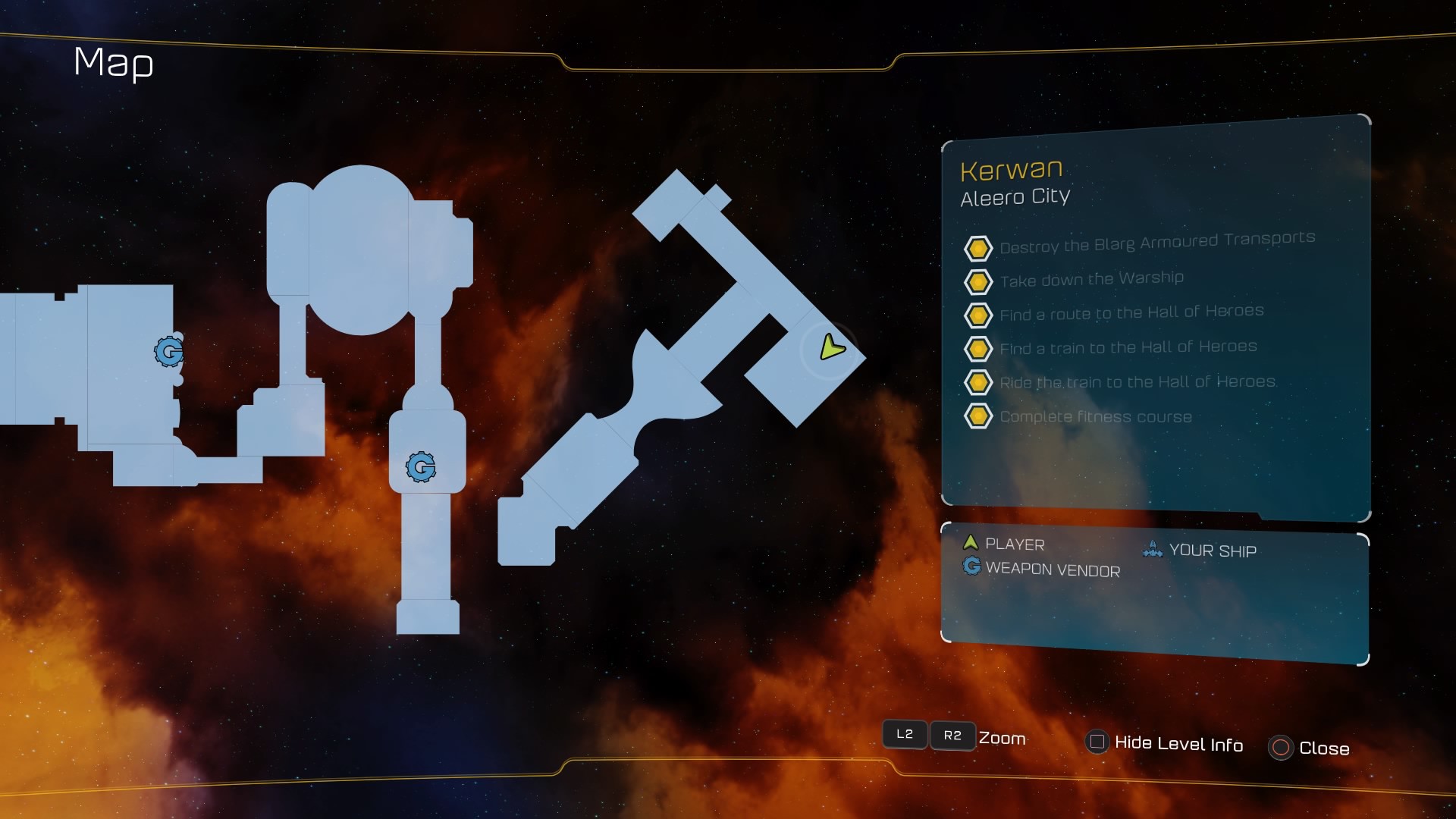Select 'Destroy the Blarg Armoured Transports' objective
The width and height of the screenshot is (1456, 819).
point(1156,243)
